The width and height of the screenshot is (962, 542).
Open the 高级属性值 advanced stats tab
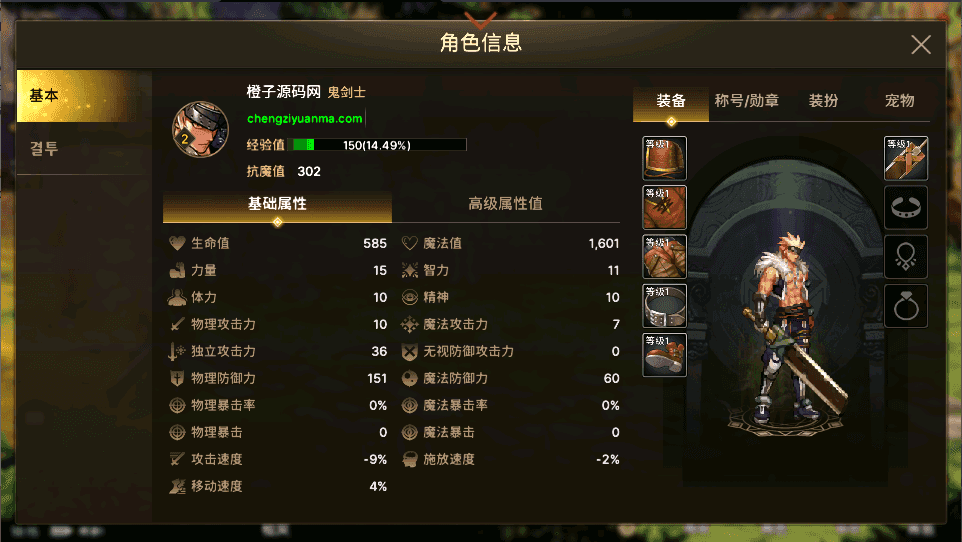point(505,204)
